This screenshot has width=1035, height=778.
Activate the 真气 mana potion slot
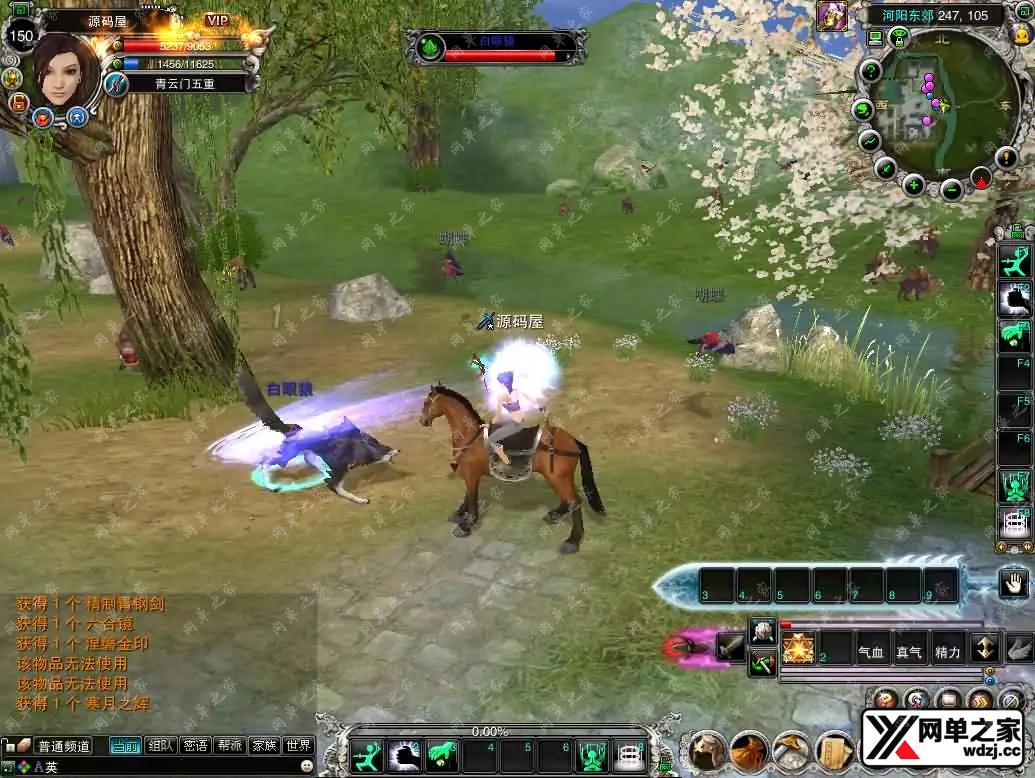909,652
